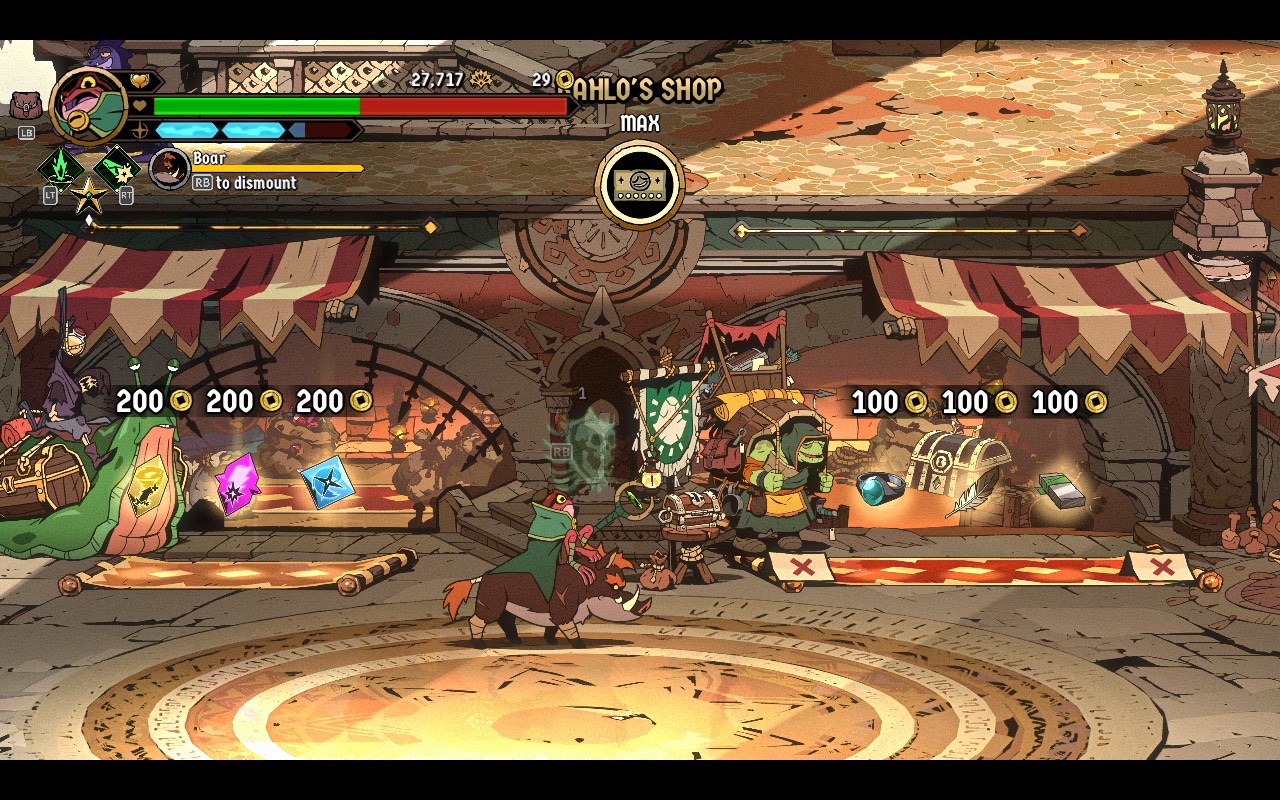The image size is (1280, 800).
Task: Buy the green and silver box item
Action: coord(1062,490)
